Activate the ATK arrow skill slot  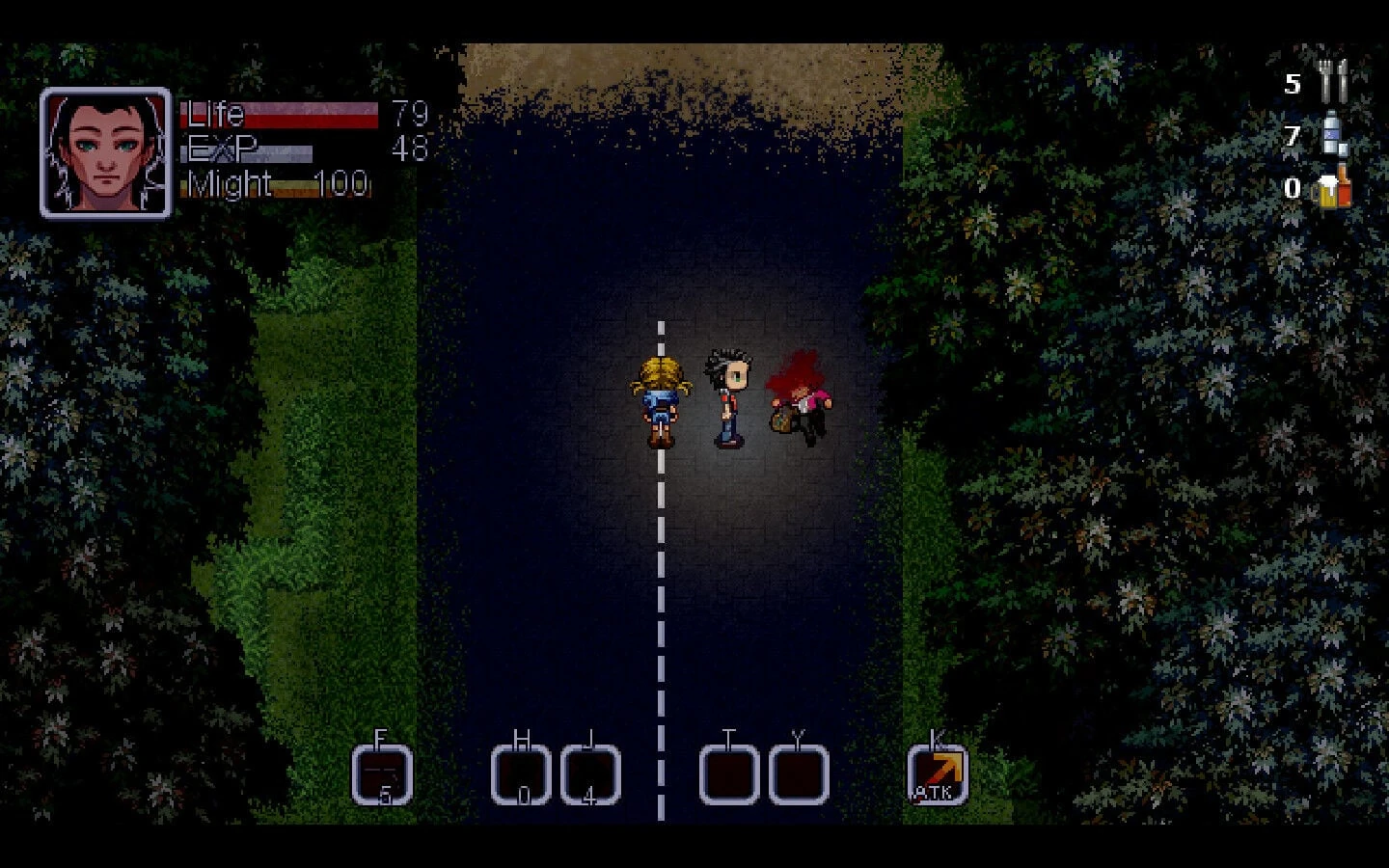click(937, 774)
